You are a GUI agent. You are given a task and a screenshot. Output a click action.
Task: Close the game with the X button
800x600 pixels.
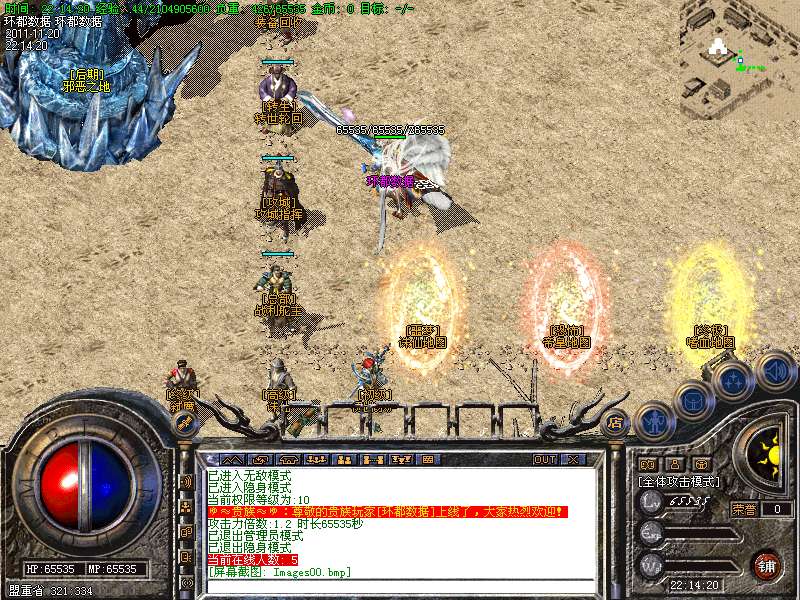(x=573, y=460)
